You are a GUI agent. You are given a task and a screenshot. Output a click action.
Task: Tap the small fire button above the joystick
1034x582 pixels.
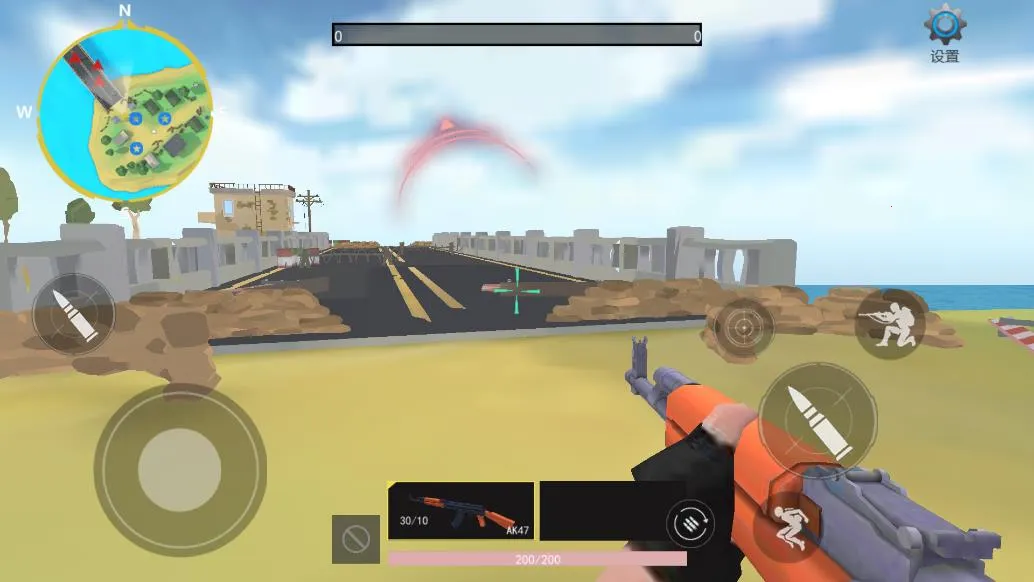point(73,314)
